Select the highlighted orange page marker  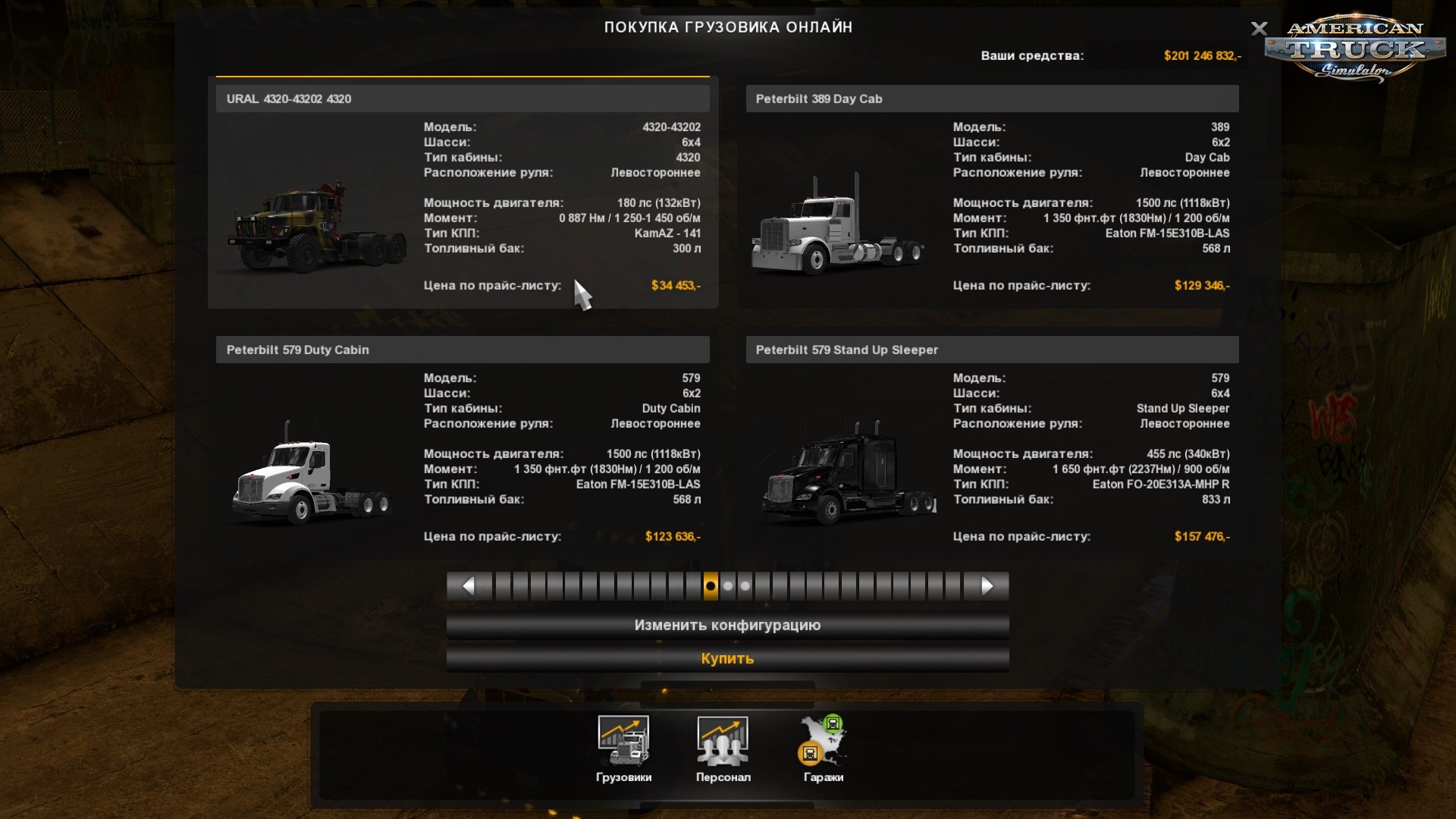(709, 585)
